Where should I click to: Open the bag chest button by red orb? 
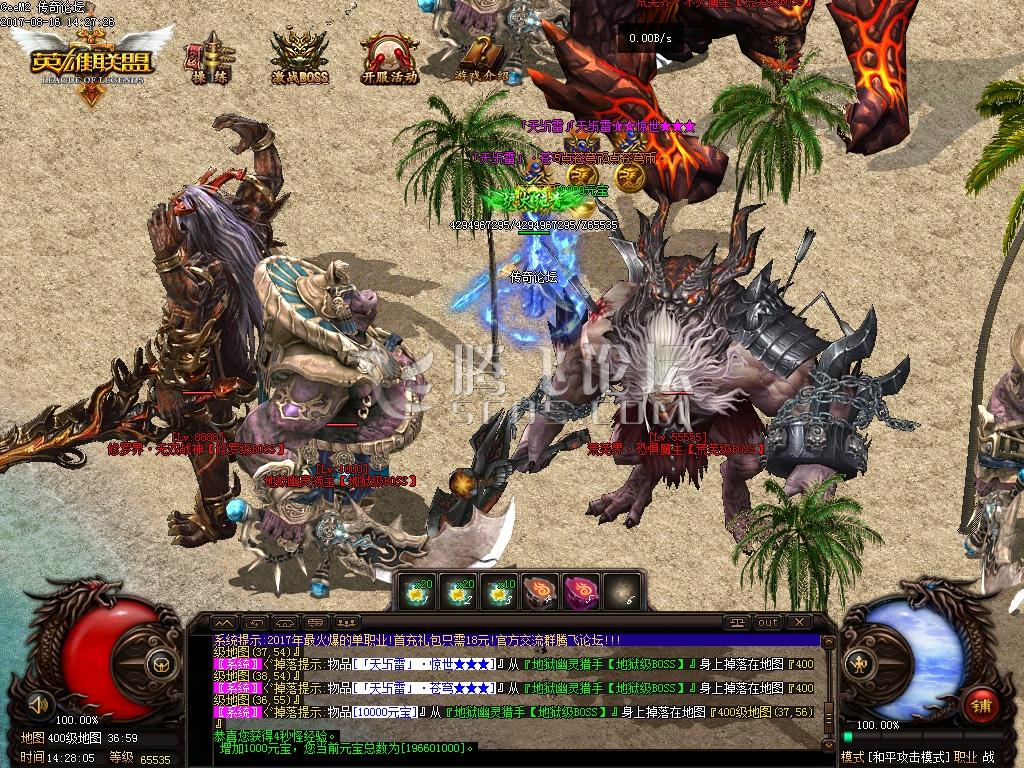coord(159,663)
